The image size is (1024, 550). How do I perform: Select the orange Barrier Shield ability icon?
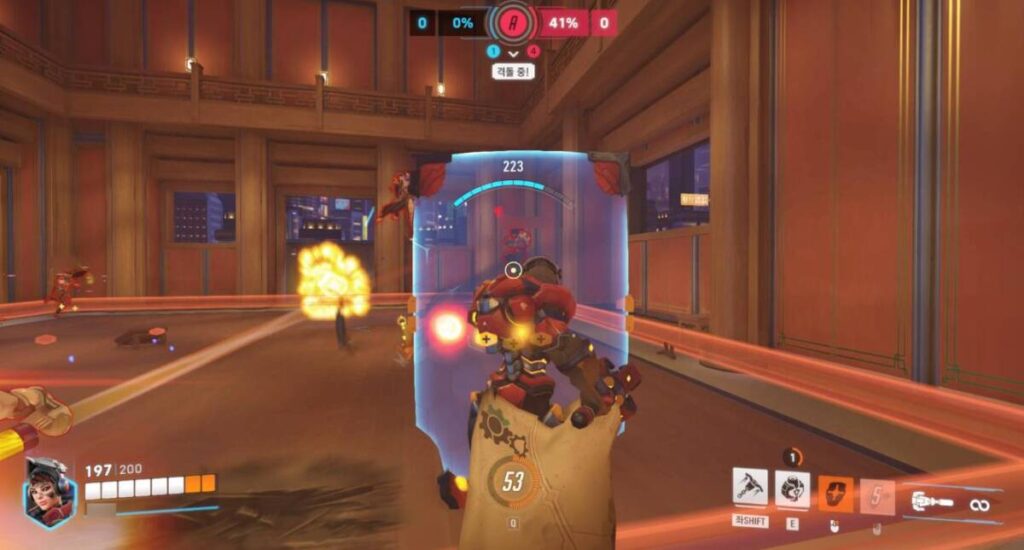point(835,494)
